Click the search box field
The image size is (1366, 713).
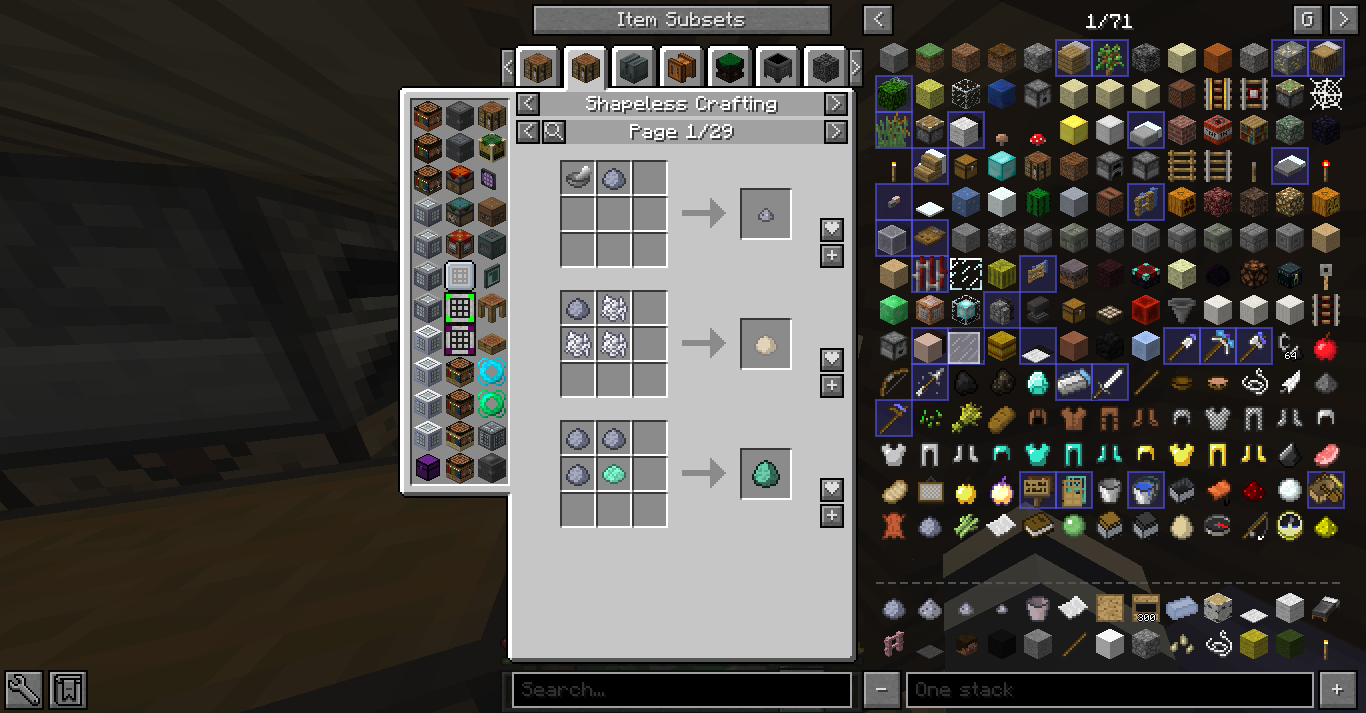click(681, 689)
